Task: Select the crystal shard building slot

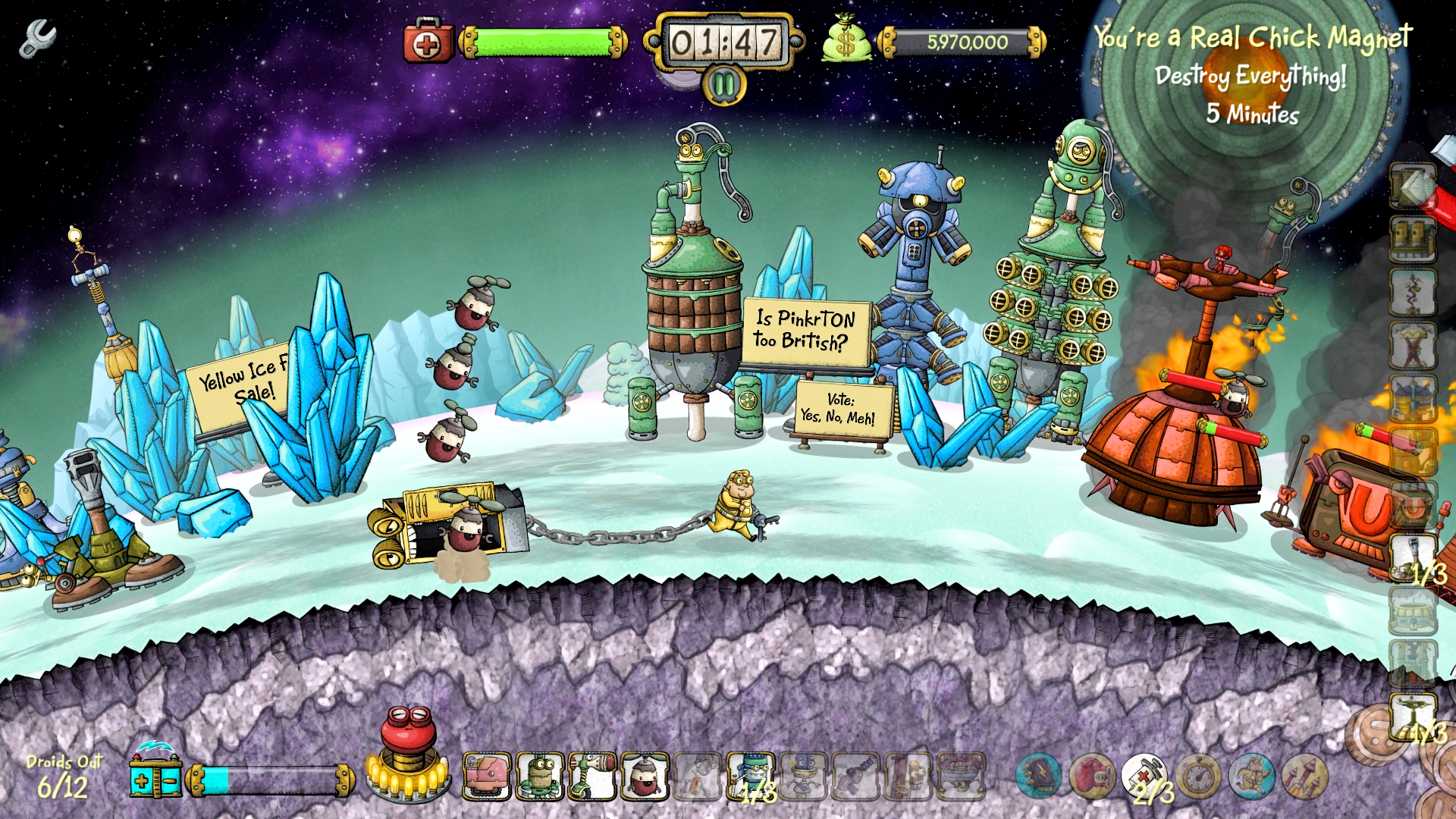Action: pos(1413,187)
